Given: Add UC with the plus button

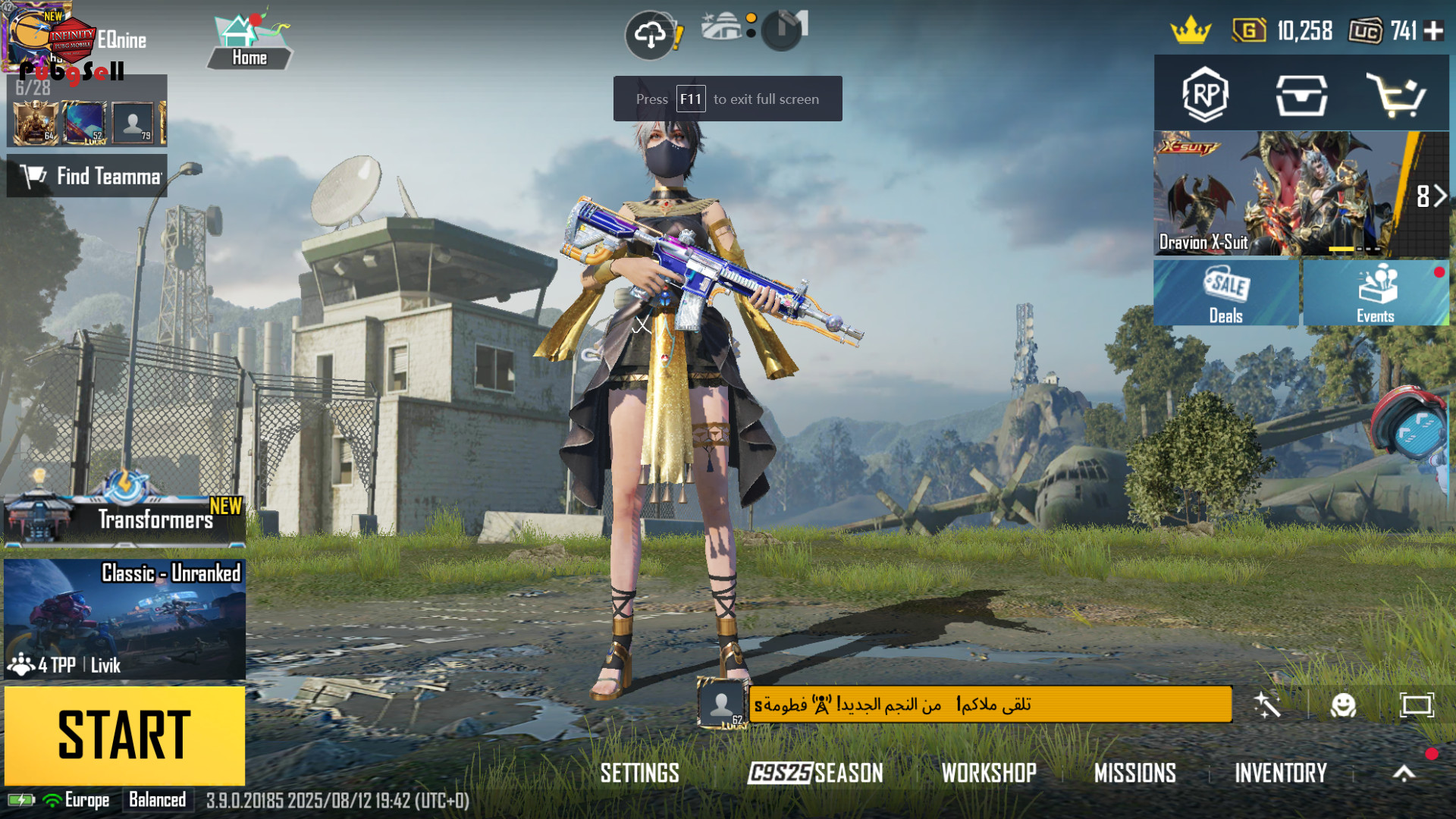Looking at the screenshot, I should (1433, 30).
